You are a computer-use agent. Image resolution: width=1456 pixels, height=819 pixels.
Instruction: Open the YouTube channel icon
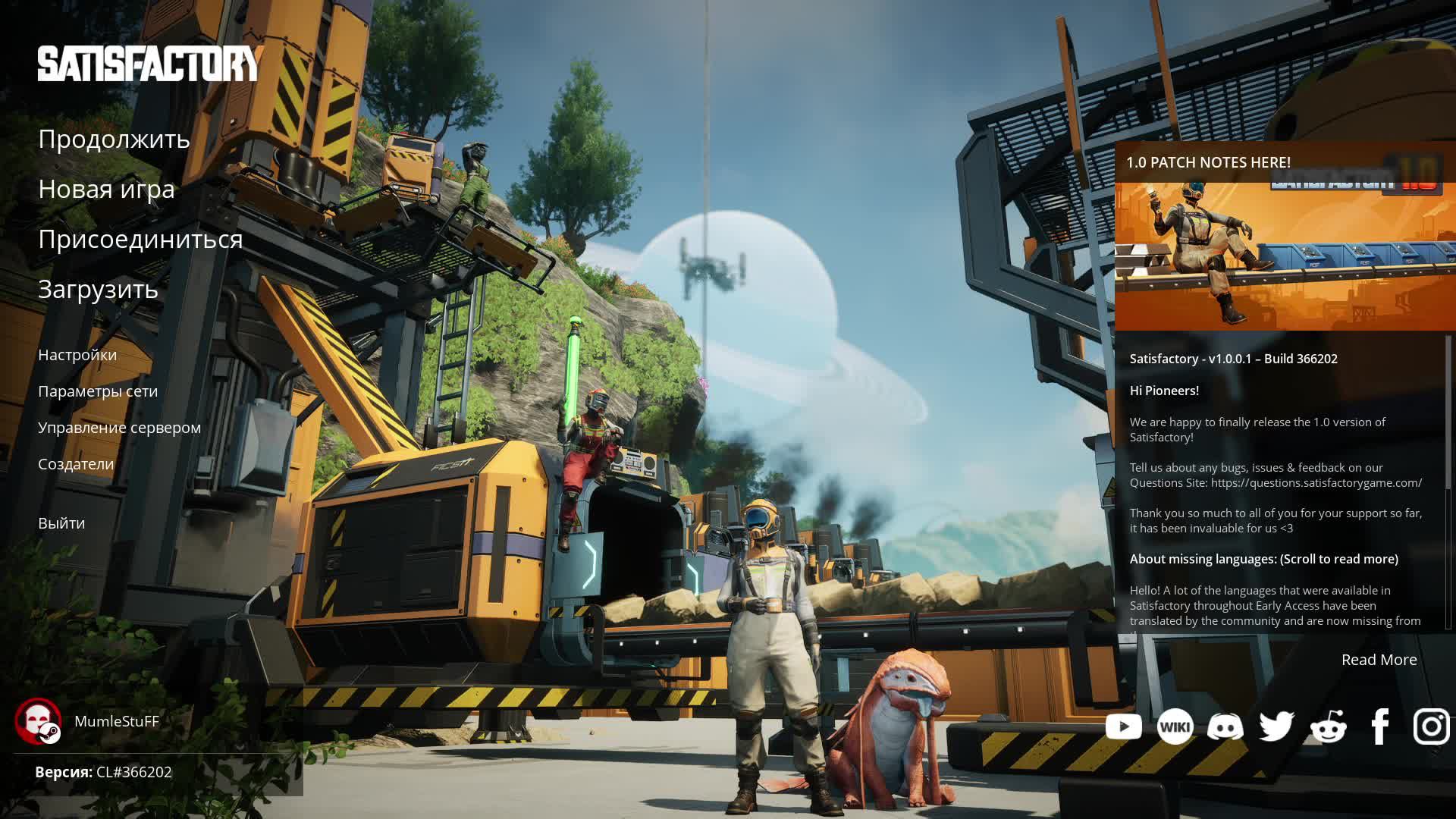coord(1123,726)
